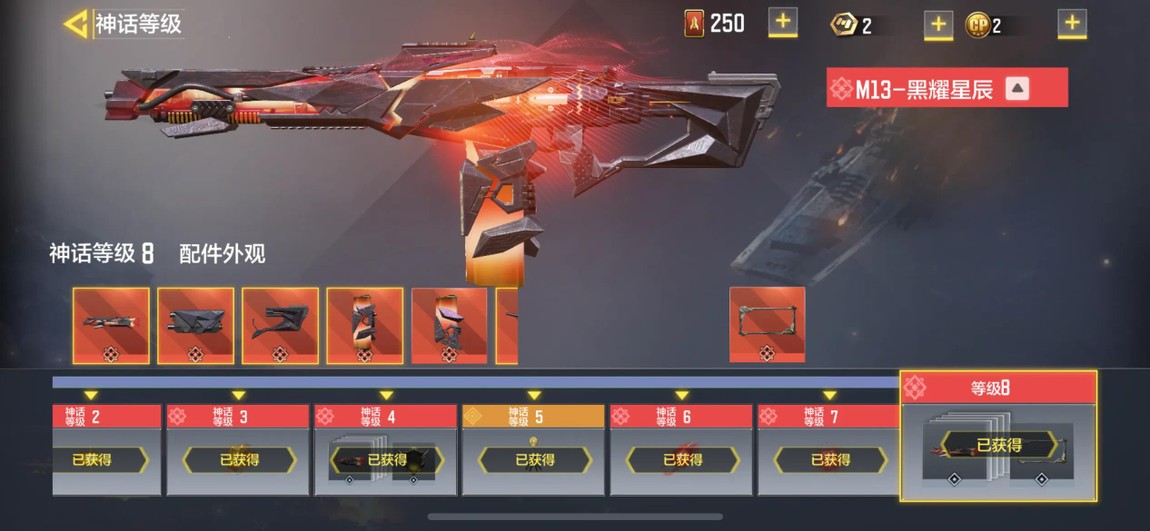This screenshot has height=531, width=1150.
Task: Select the 神话等级 4 reward tile
Action: (386, 450)
